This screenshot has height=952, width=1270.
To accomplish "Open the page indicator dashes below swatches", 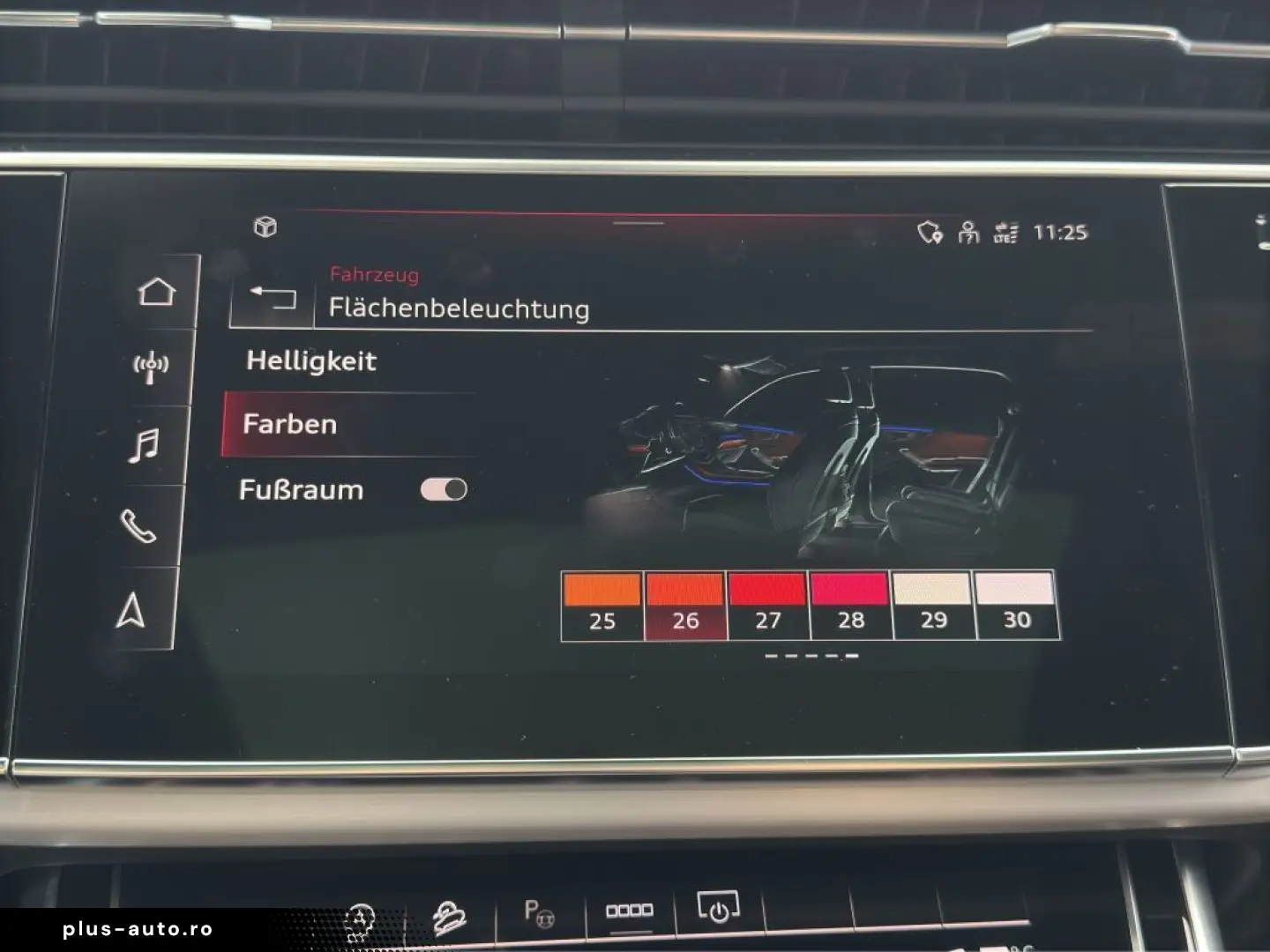I will 811,655.
